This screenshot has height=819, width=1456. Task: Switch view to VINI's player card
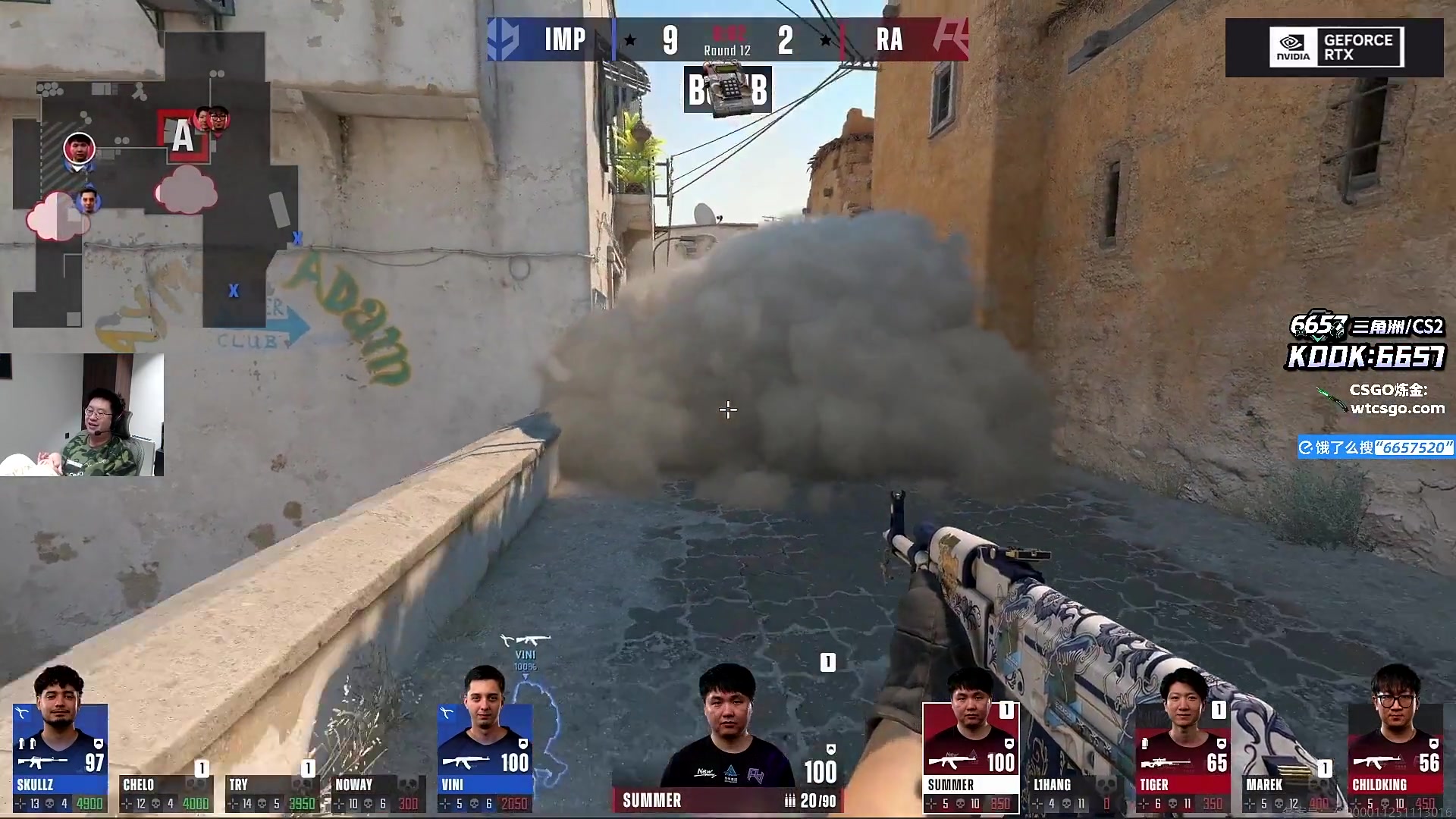(485, 757)
